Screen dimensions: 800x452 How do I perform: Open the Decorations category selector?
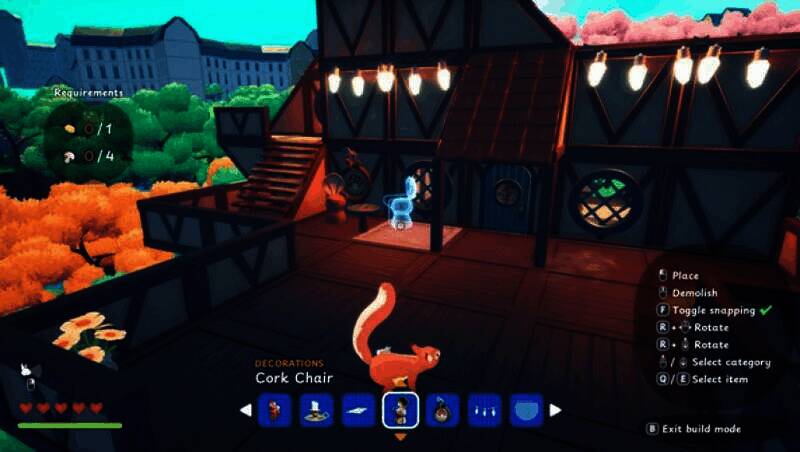(x=289, y=363)
